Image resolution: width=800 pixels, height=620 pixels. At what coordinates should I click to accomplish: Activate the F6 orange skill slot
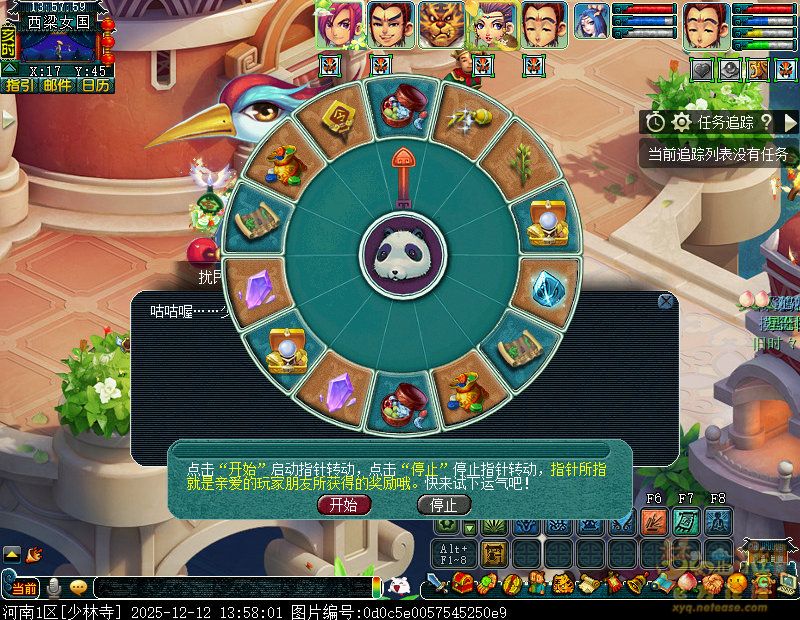click(655, 521)
